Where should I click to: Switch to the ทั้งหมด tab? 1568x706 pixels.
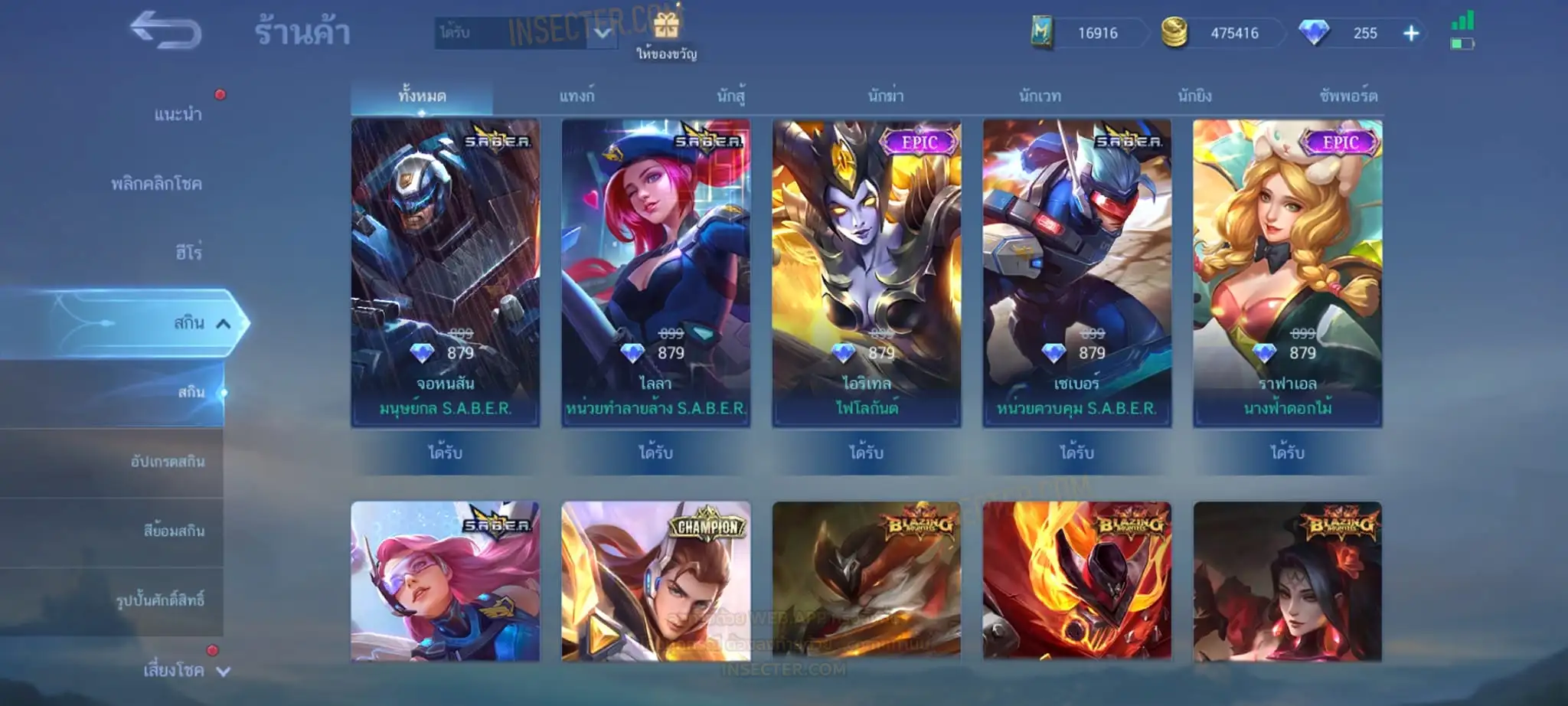pos(422,96)
